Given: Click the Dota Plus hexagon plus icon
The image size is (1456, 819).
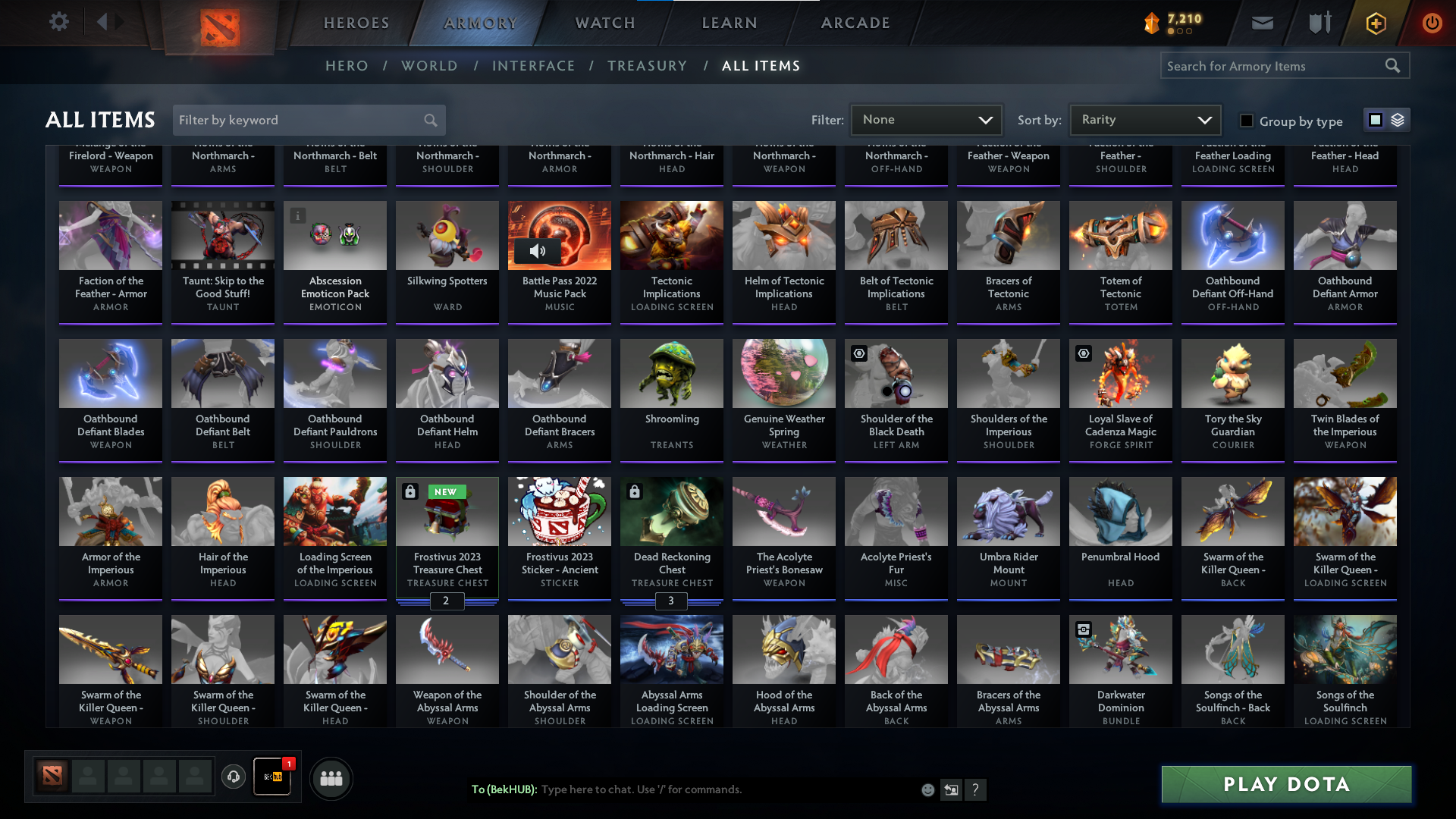Looking at the screenshot, I should pos(1375,23).
